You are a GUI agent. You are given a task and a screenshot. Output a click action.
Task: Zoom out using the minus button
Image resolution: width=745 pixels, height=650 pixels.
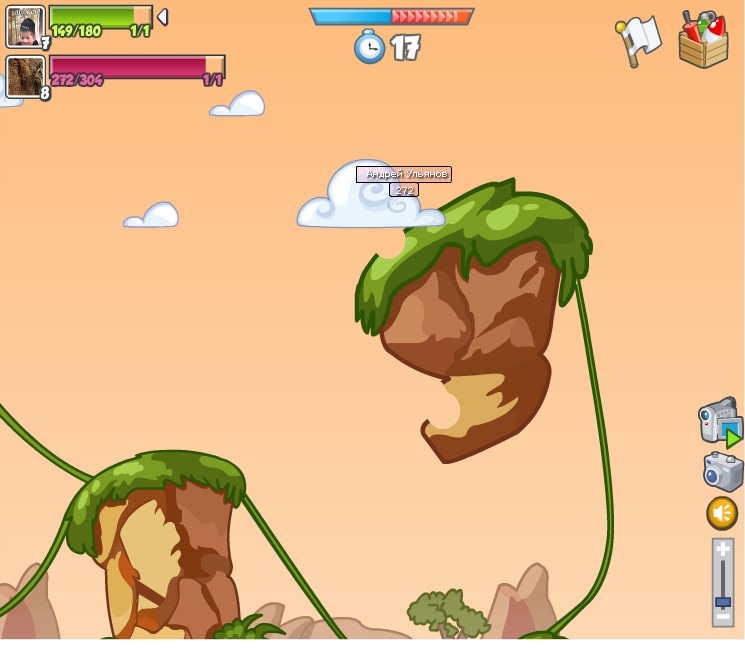[722, 618]
